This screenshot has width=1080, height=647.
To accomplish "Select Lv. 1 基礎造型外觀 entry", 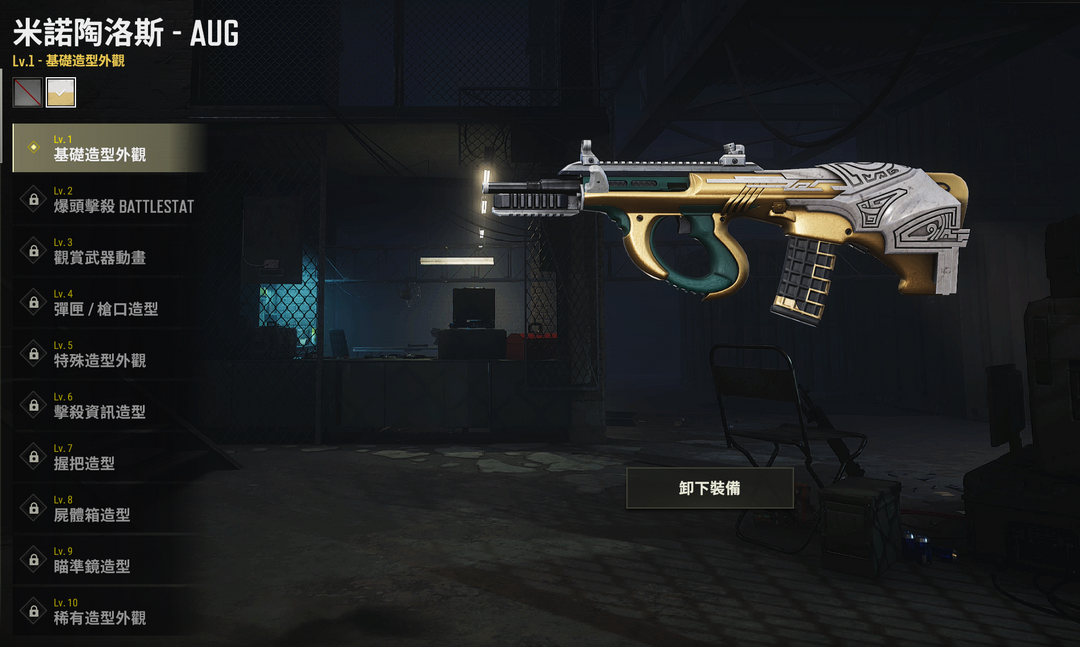I will click(x=108, y=148).
